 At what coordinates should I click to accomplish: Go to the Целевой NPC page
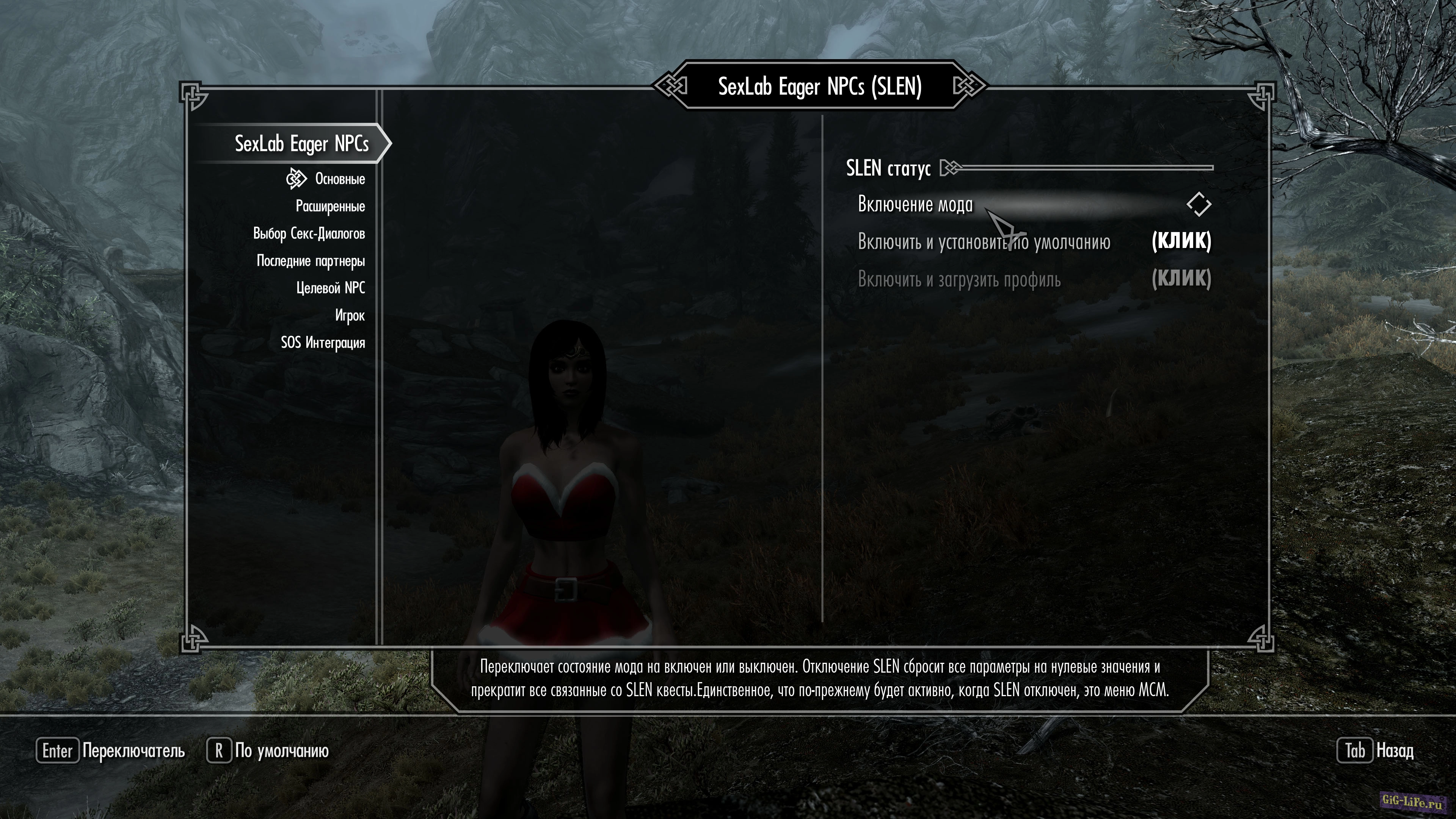[330, 288]
